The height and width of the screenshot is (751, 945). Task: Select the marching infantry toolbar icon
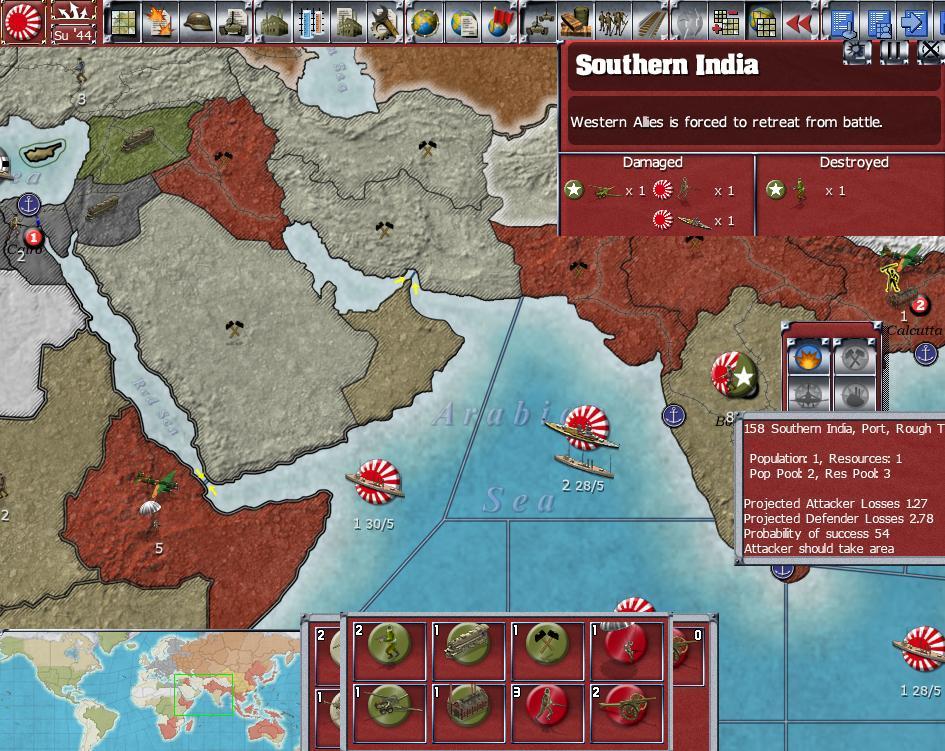pyautogui.click(x=612, y=21)
